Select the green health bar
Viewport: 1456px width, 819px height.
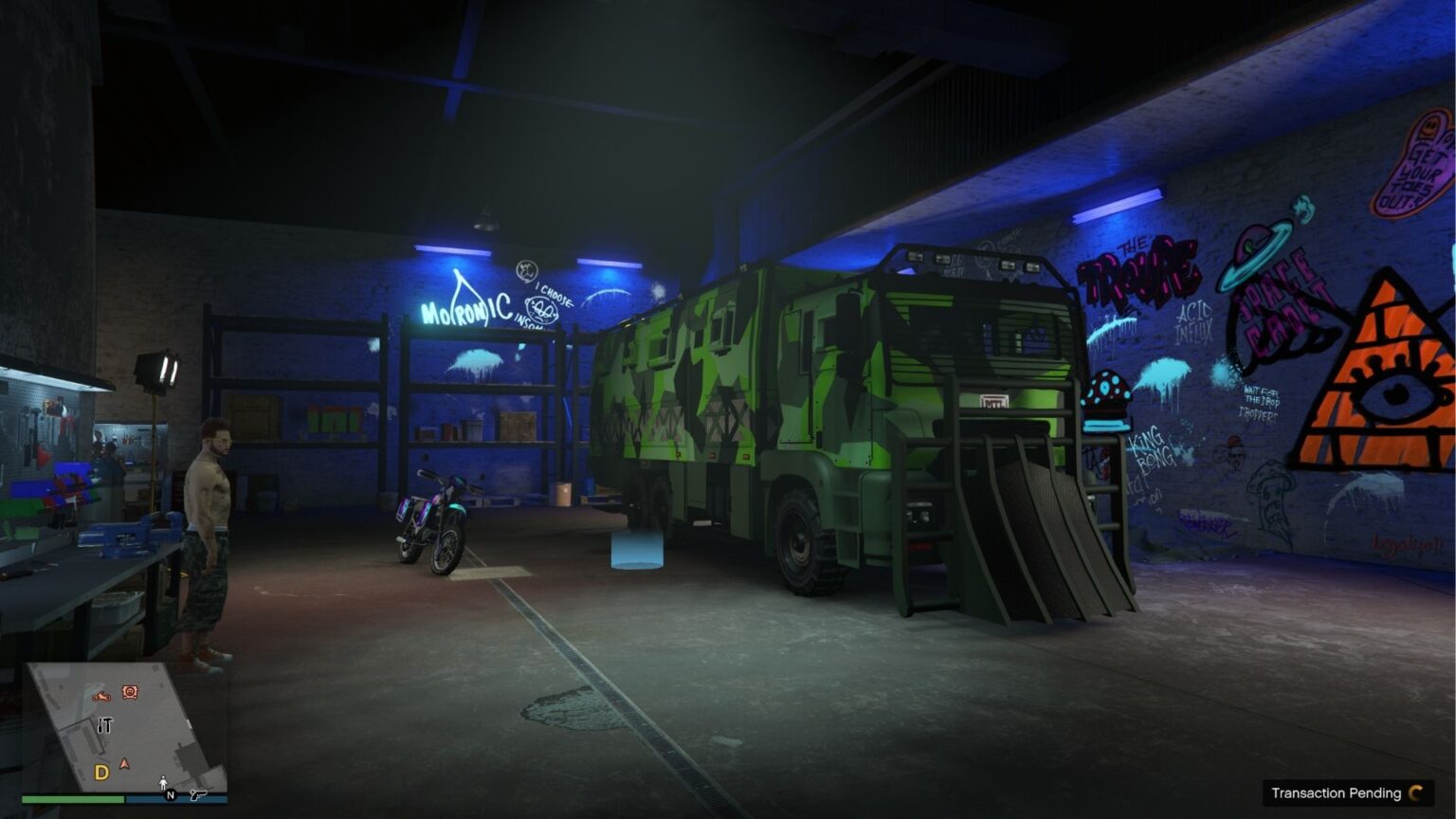(76, 798)
